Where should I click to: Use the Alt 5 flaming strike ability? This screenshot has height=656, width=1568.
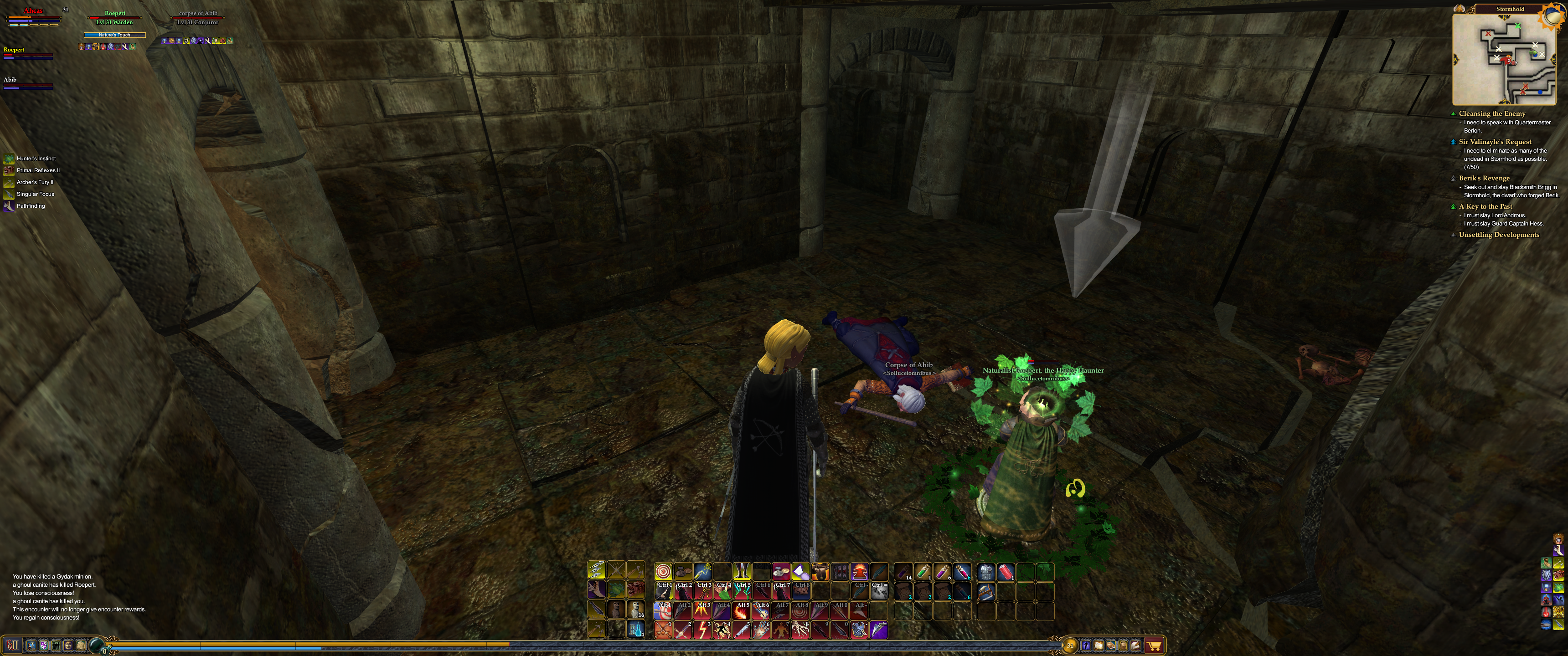click(x=742, y=610)
